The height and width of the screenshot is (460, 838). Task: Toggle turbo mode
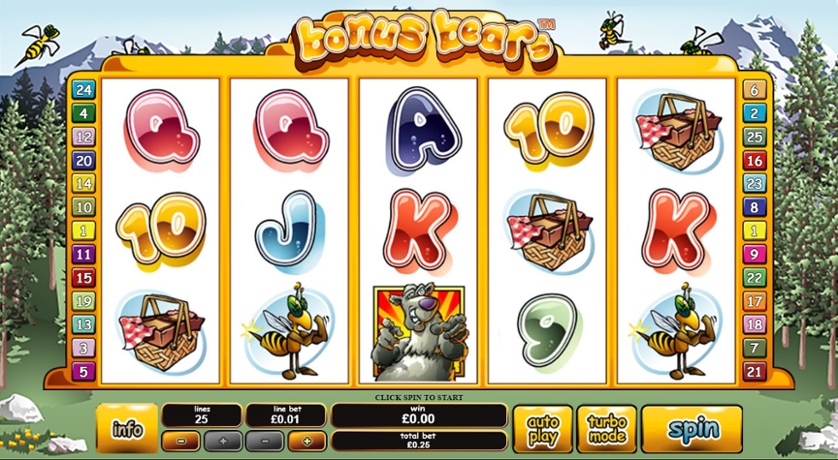coord(606,430)
